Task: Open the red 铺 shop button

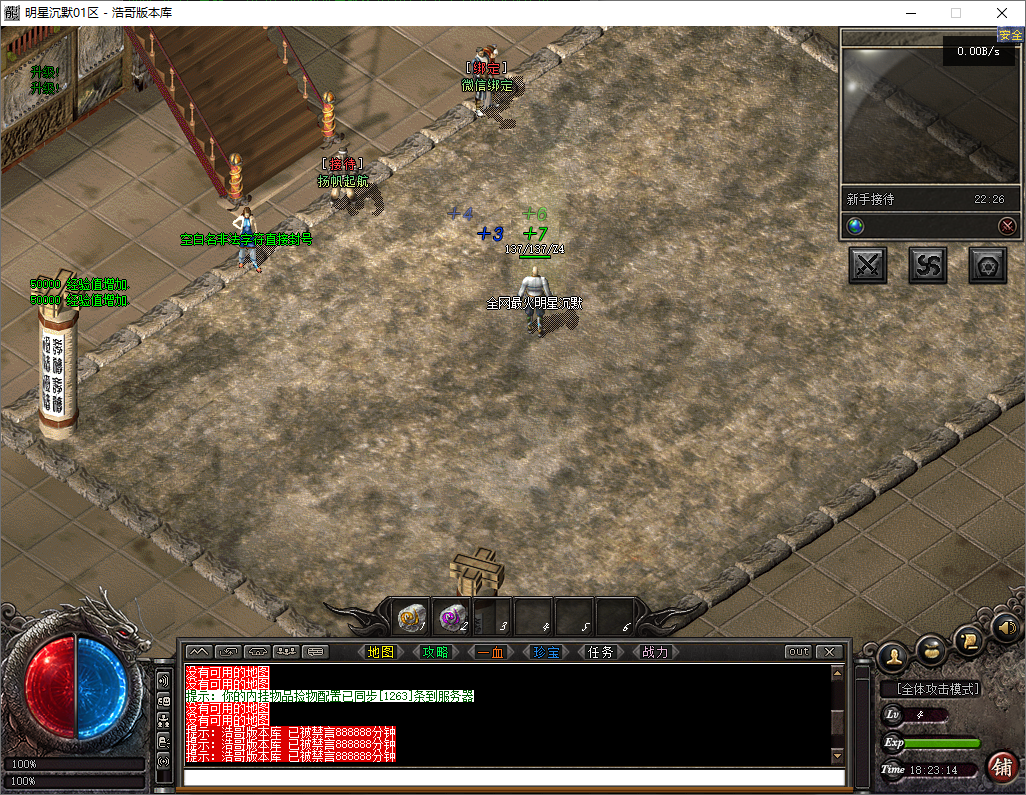Action: 1001,767
